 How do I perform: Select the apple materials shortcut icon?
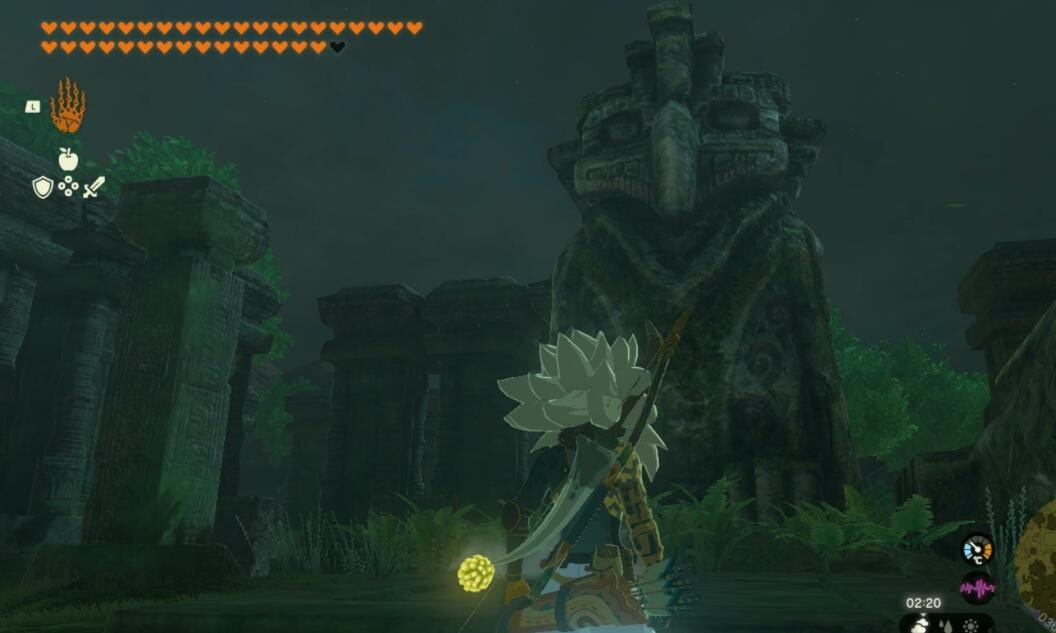68,159
